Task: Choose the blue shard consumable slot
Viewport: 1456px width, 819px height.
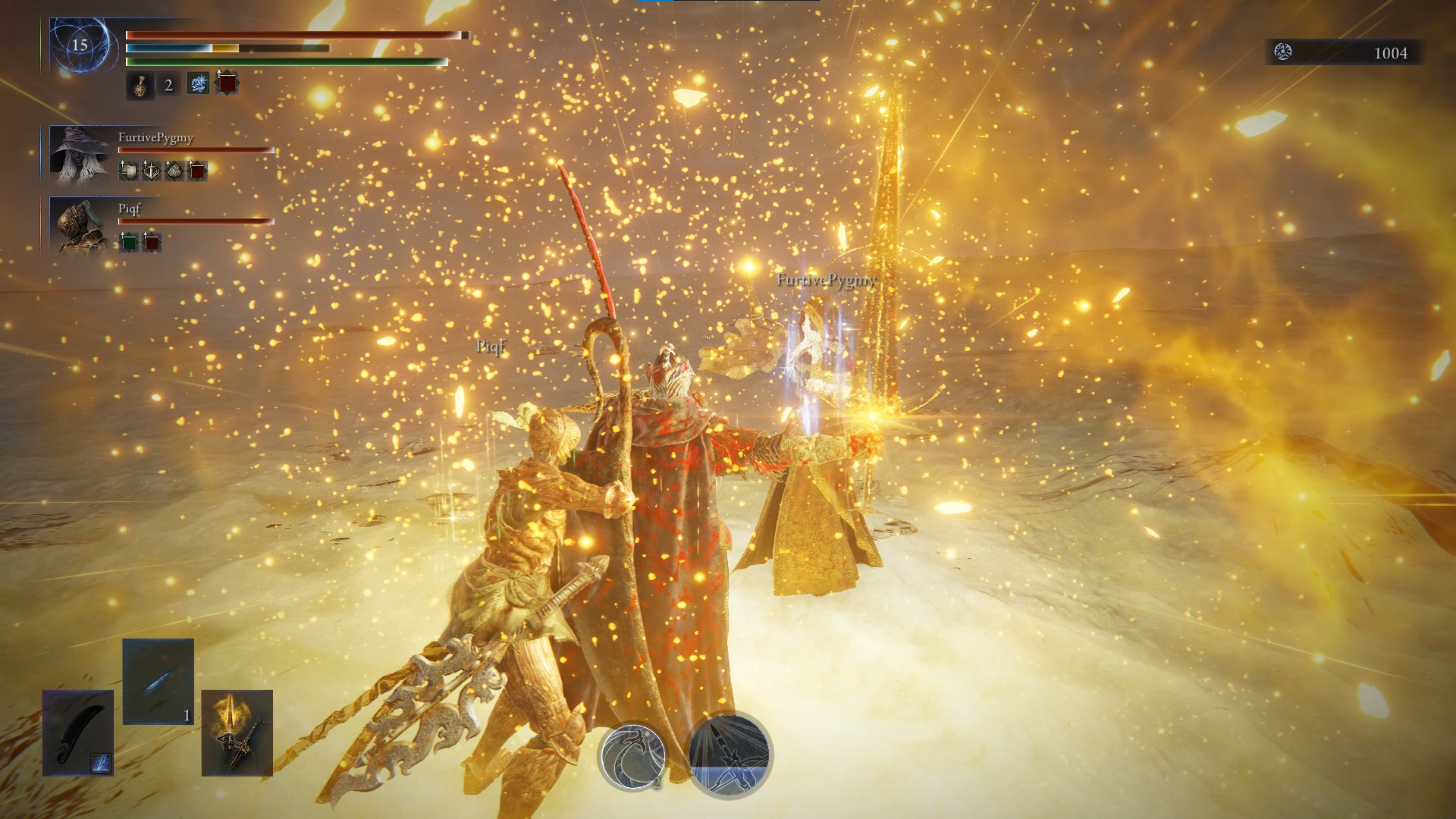Action: tap(158, 681)
